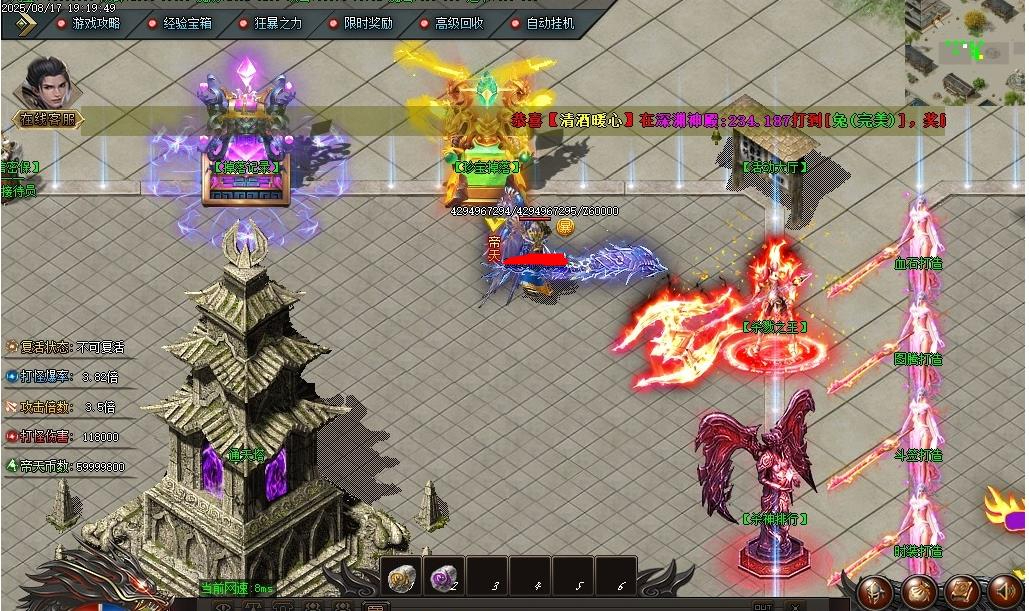
Task: Open the helmet character equipment icon
Action: (876, 592)
